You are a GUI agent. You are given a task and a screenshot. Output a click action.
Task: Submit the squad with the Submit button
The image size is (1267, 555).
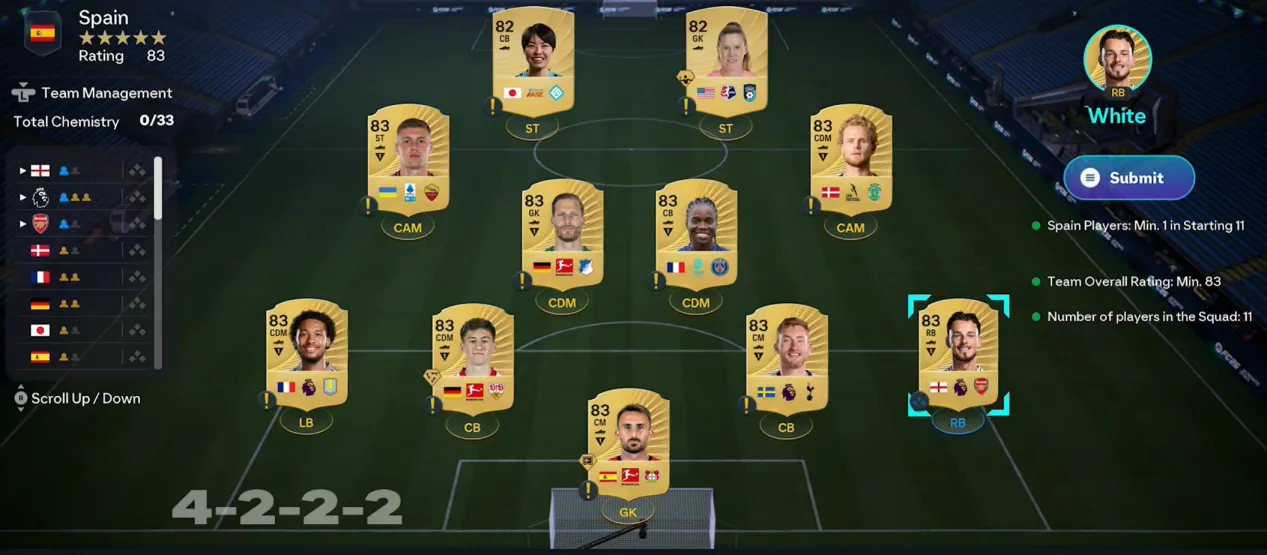[x=1128, y=178]
